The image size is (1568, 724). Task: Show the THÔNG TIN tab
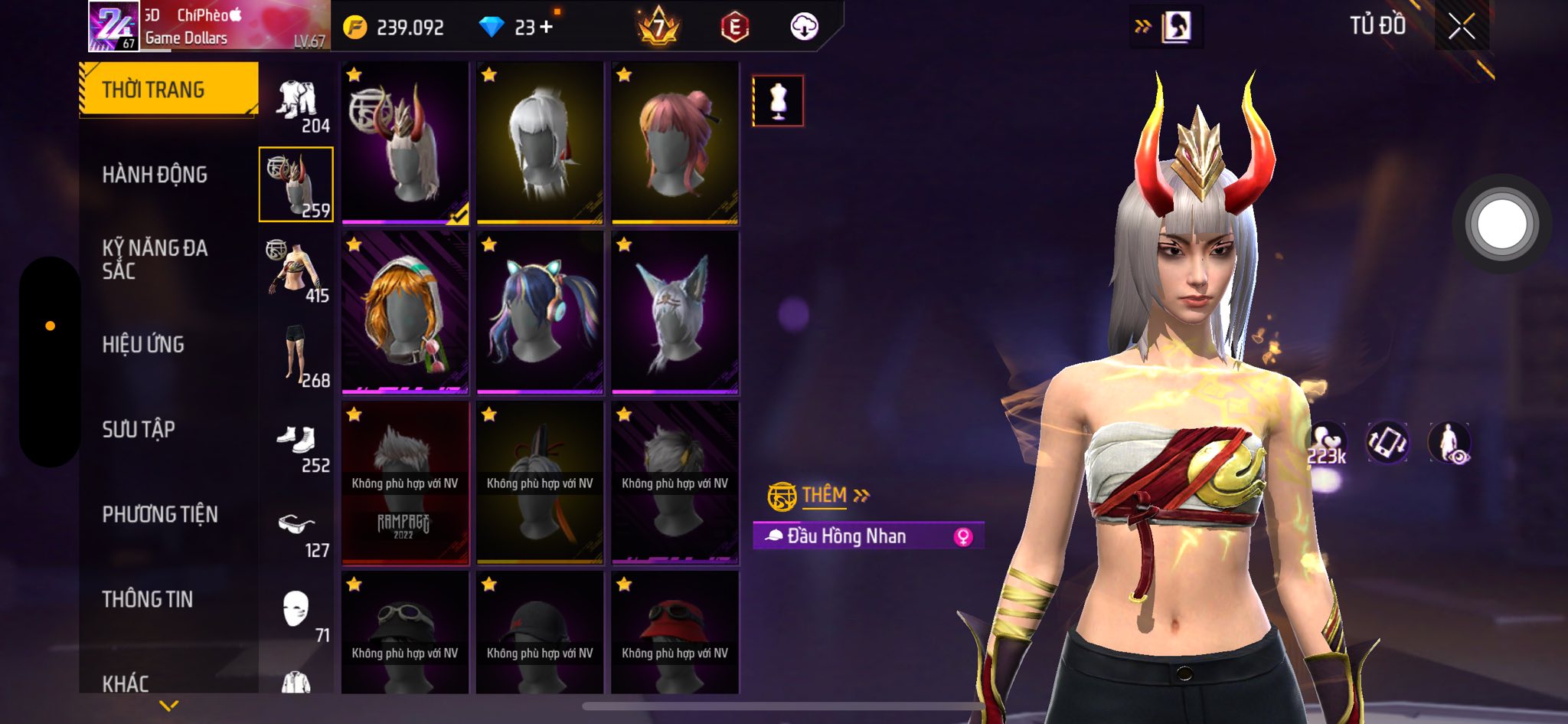click(x=148, y=599)
